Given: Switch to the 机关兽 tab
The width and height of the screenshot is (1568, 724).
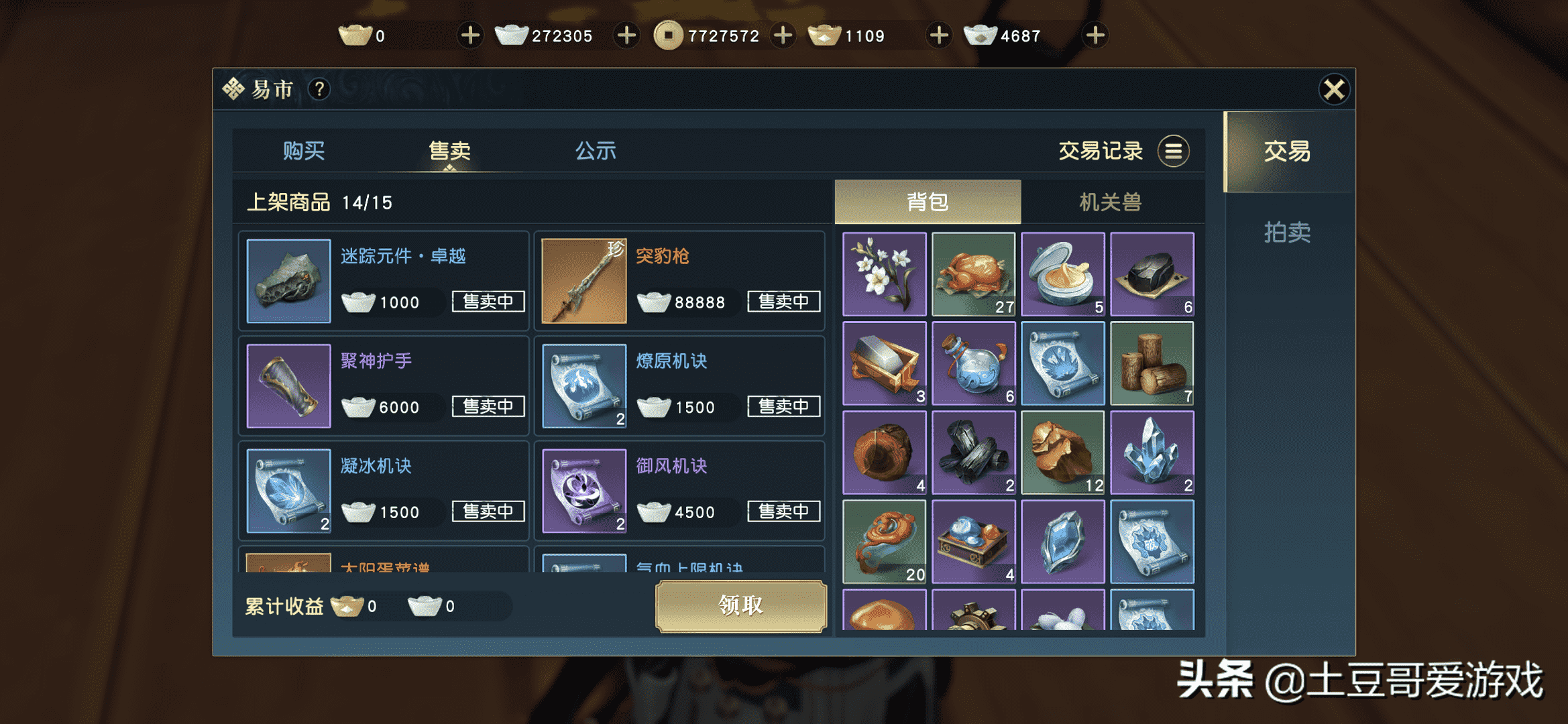Looking at the screenshot, I should 1111,201.
